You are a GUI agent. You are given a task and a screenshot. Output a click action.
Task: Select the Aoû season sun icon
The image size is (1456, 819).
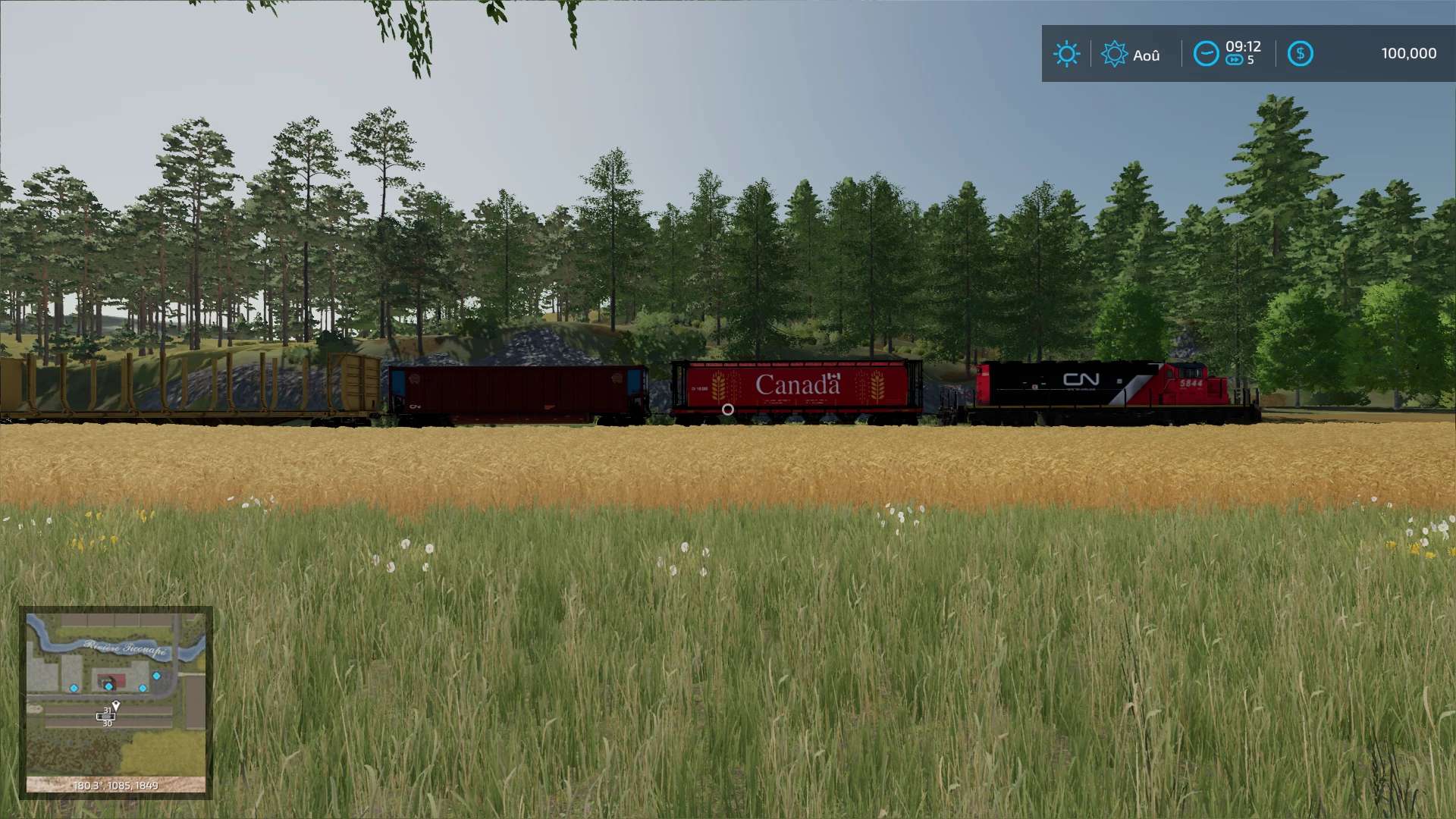(1114, 54)
